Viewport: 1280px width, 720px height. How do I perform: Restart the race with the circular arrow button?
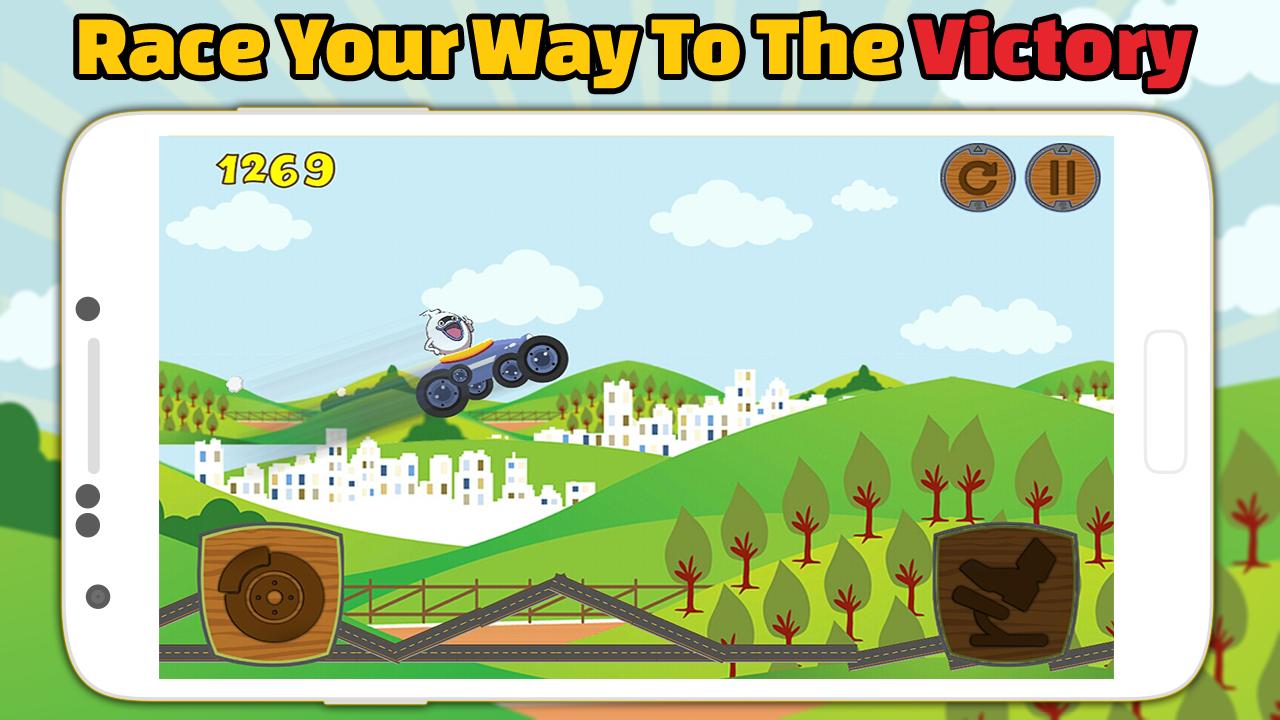(977, 178)
